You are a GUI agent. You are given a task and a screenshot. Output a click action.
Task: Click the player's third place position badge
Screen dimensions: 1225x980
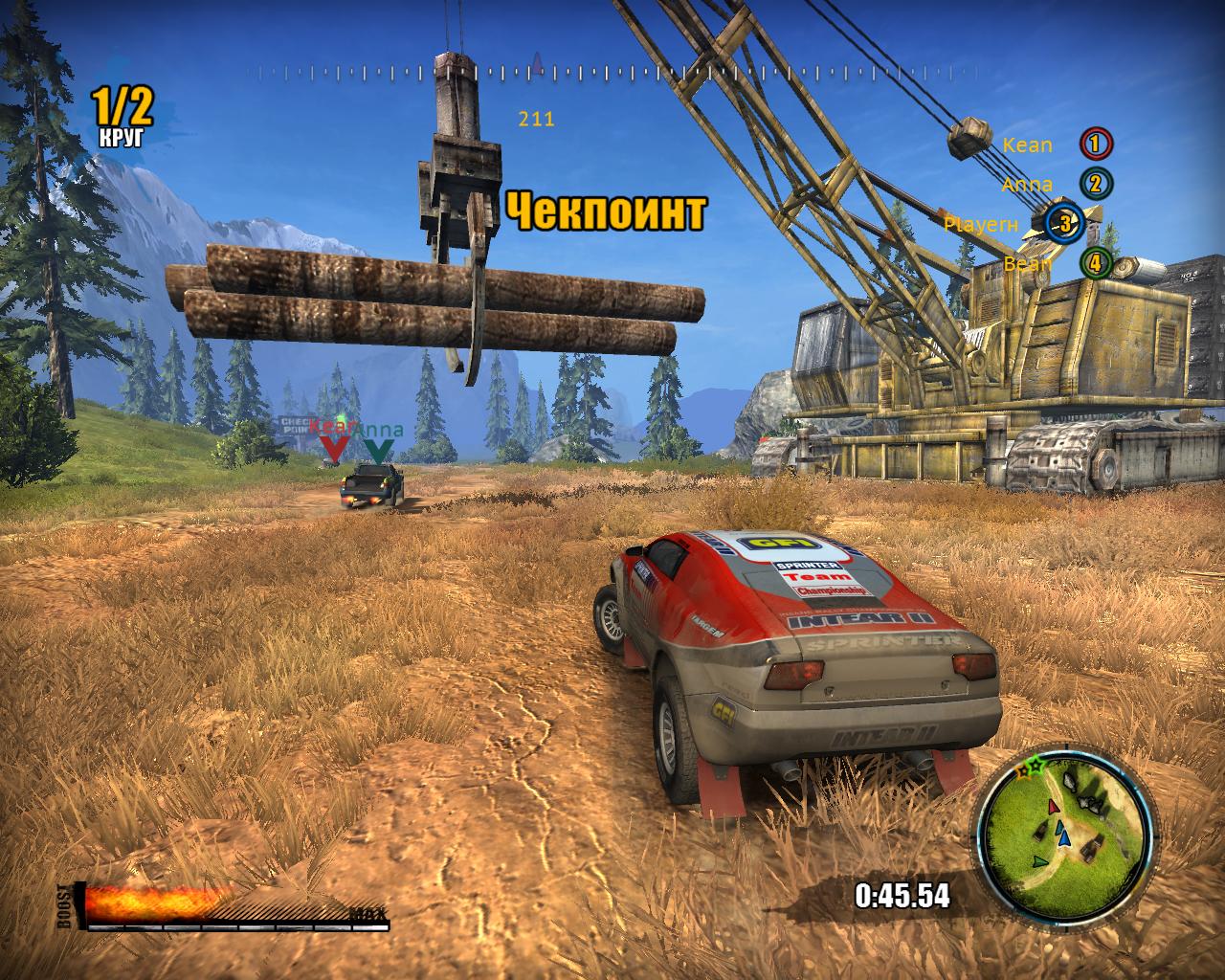1064,224
